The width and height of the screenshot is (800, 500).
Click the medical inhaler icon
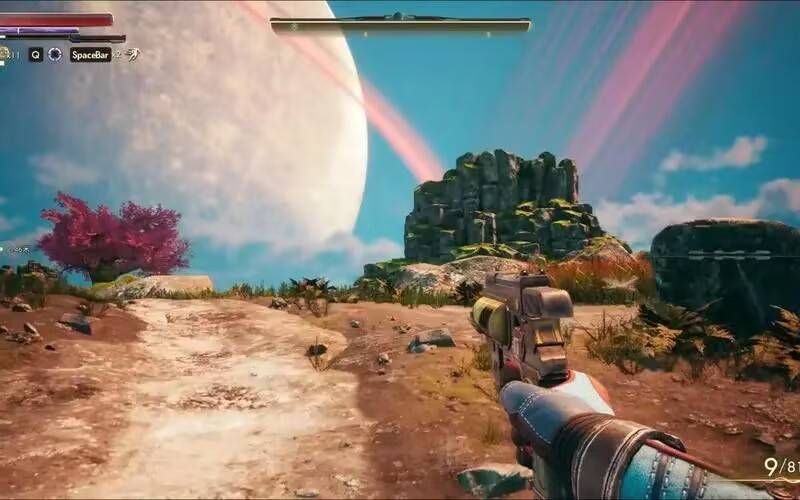[x=6, y=54]
